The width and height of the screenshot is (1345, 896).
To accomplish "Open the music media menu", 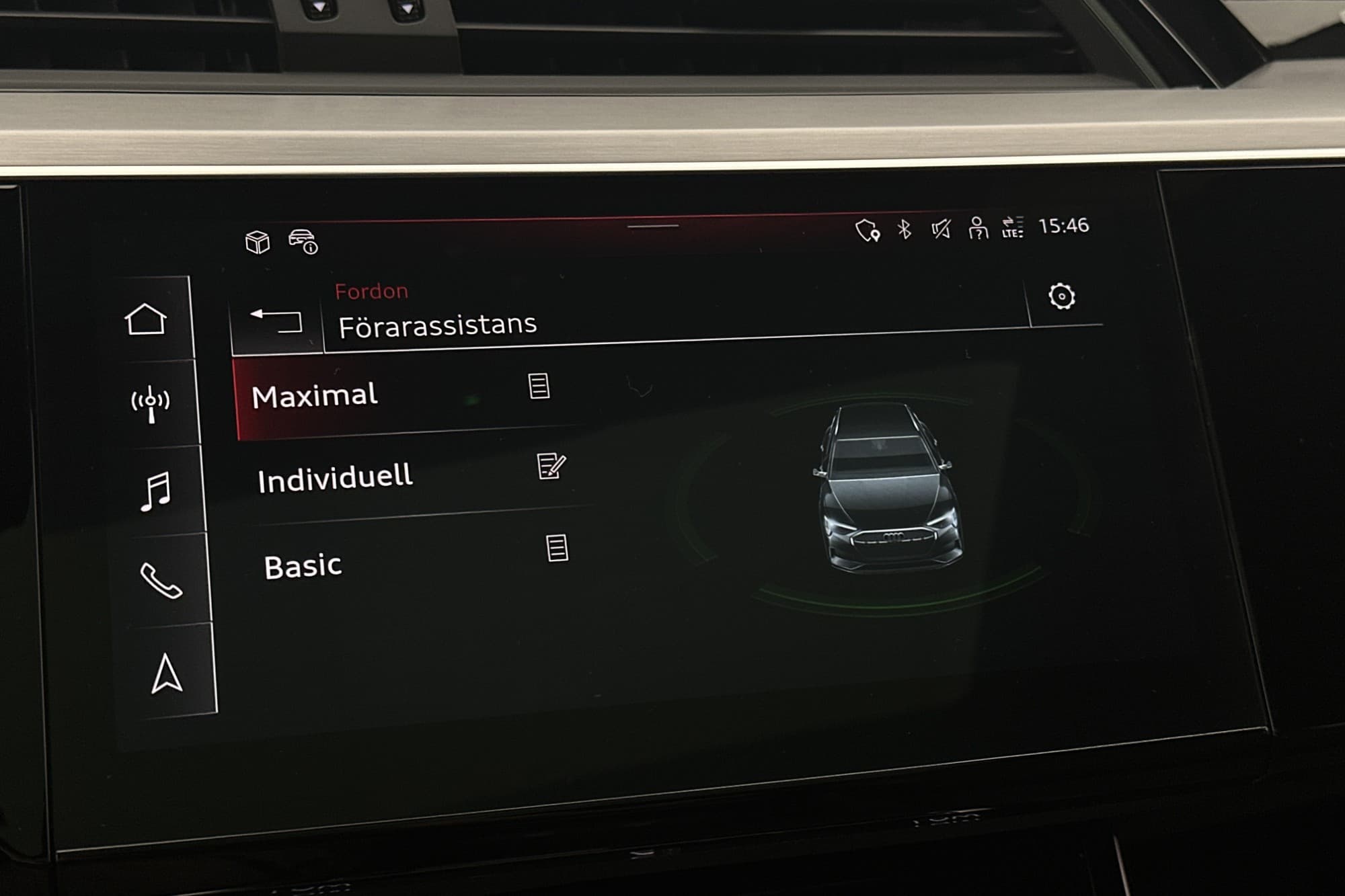I will 156,491.
